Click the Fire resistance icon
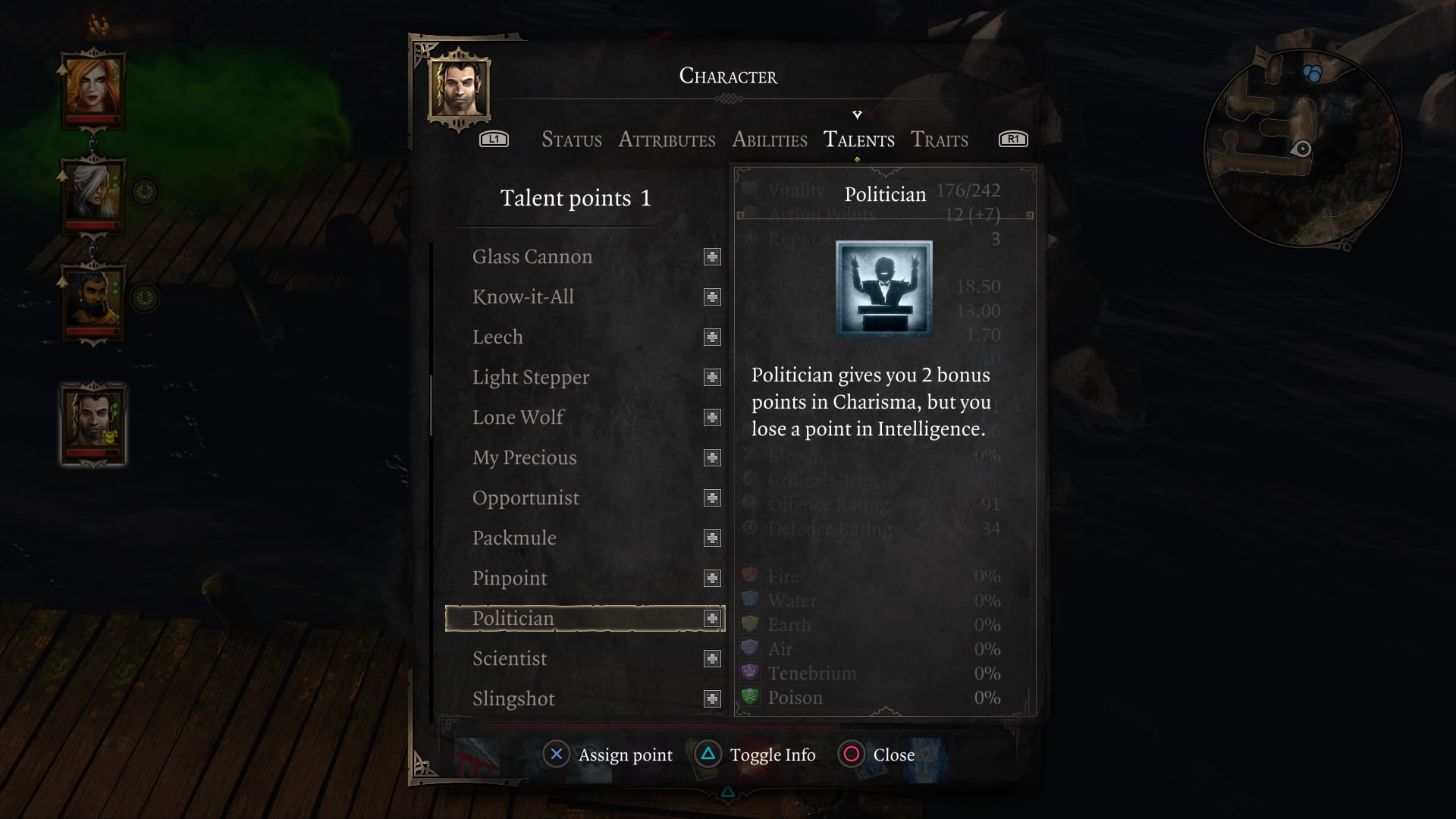 tap(752, 576)
